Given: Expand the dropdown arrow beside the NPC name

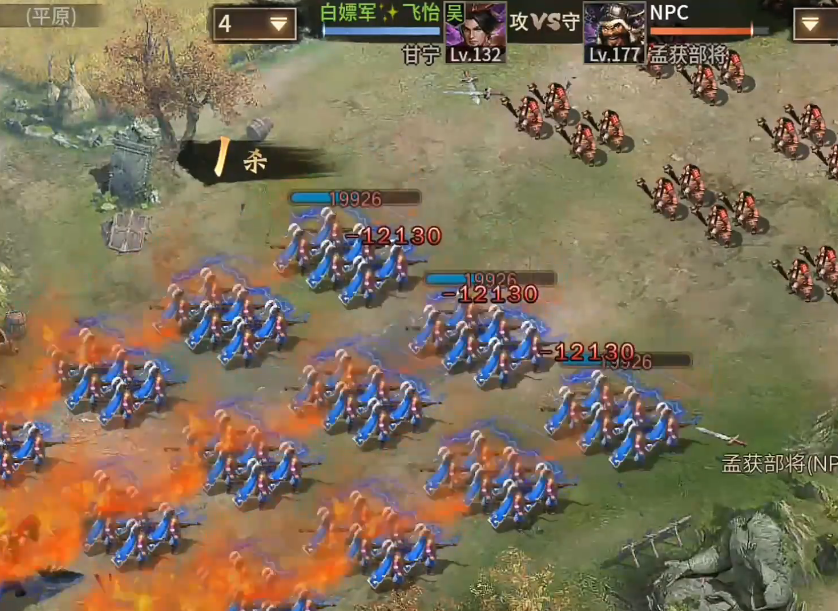Looking at the screenshot, I should coord(816,24).
